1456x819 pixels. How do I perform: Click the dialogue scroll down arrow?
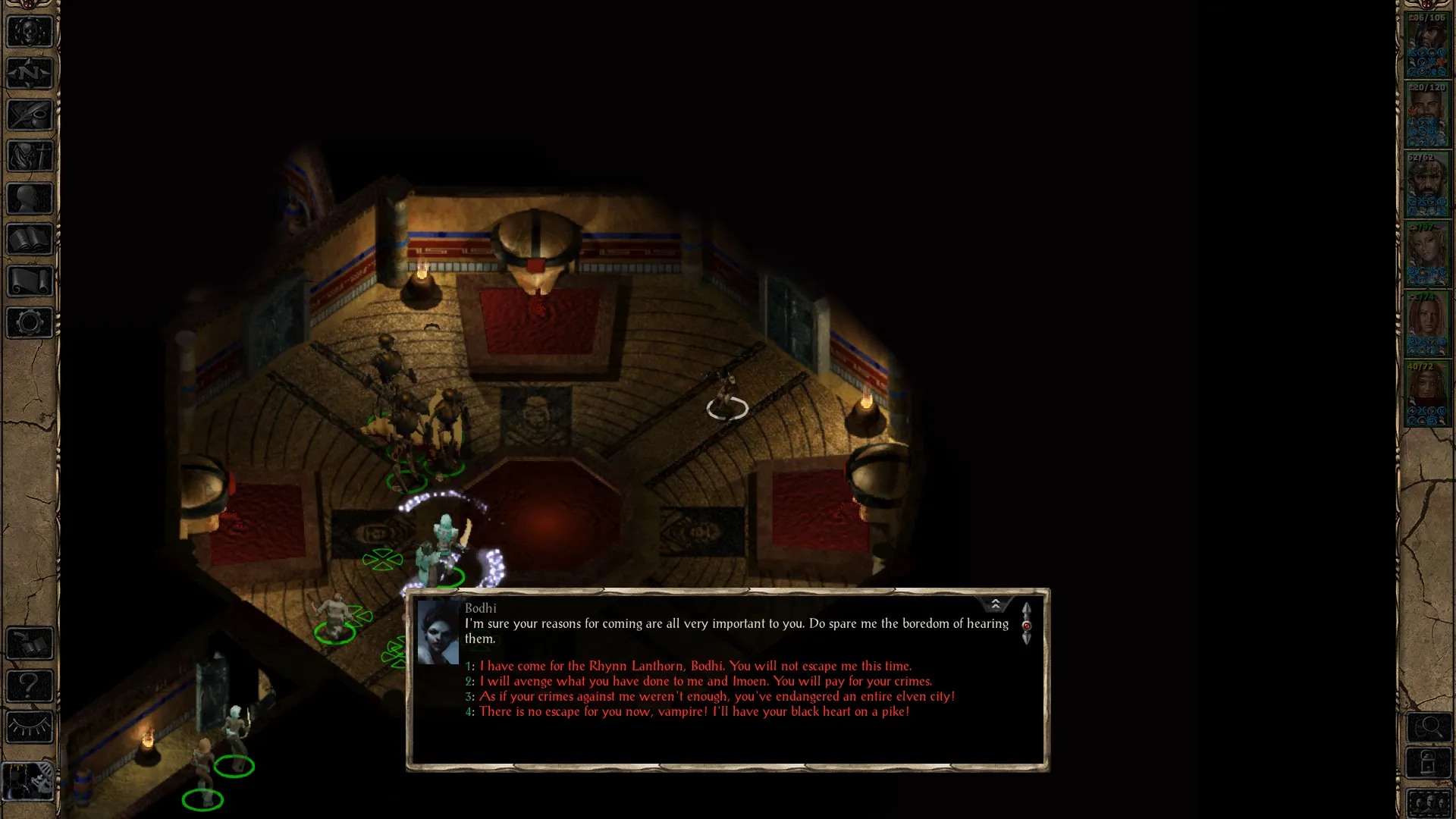[x=1026, y=639]
